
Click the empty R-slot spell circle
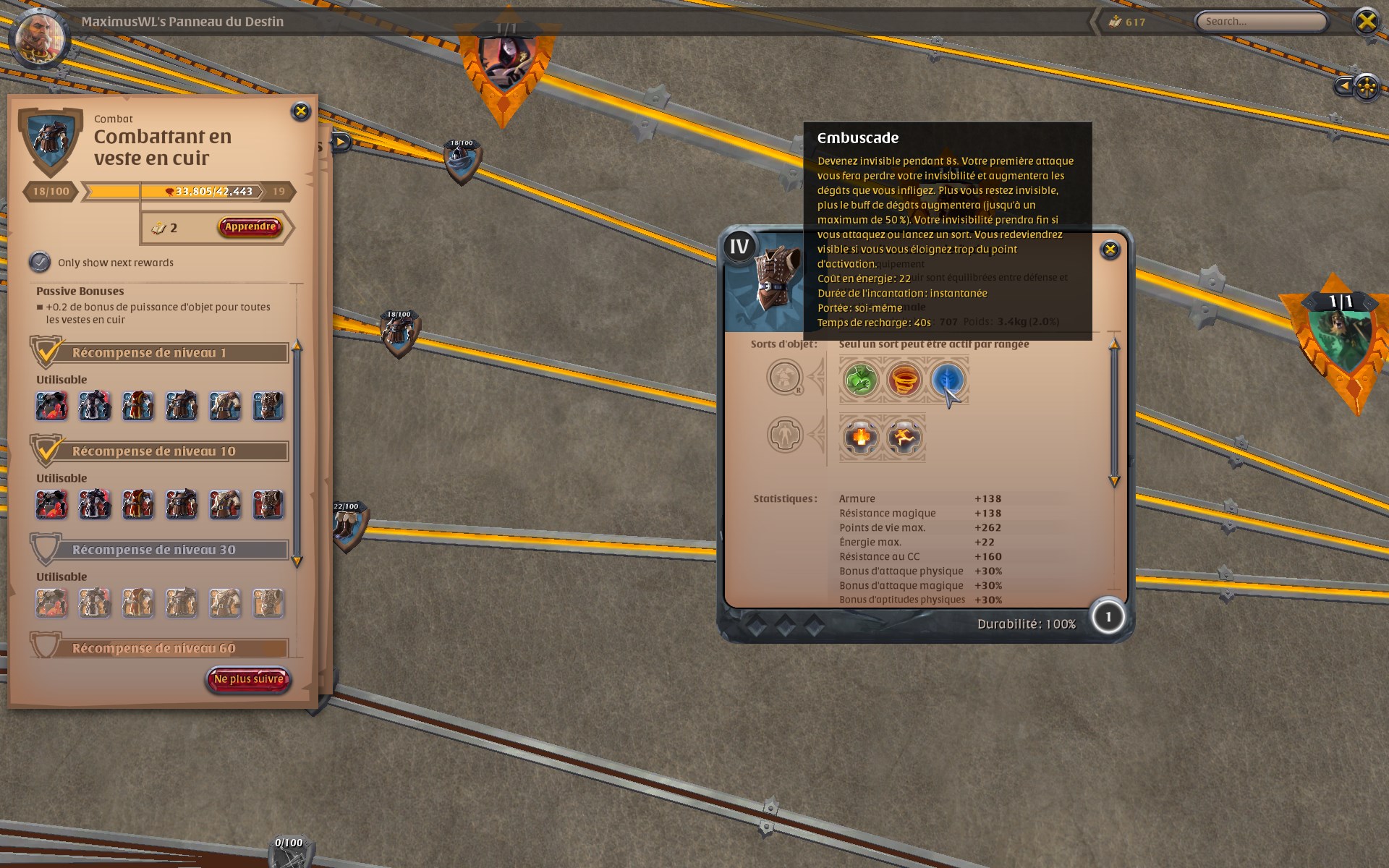coord(784,378)
